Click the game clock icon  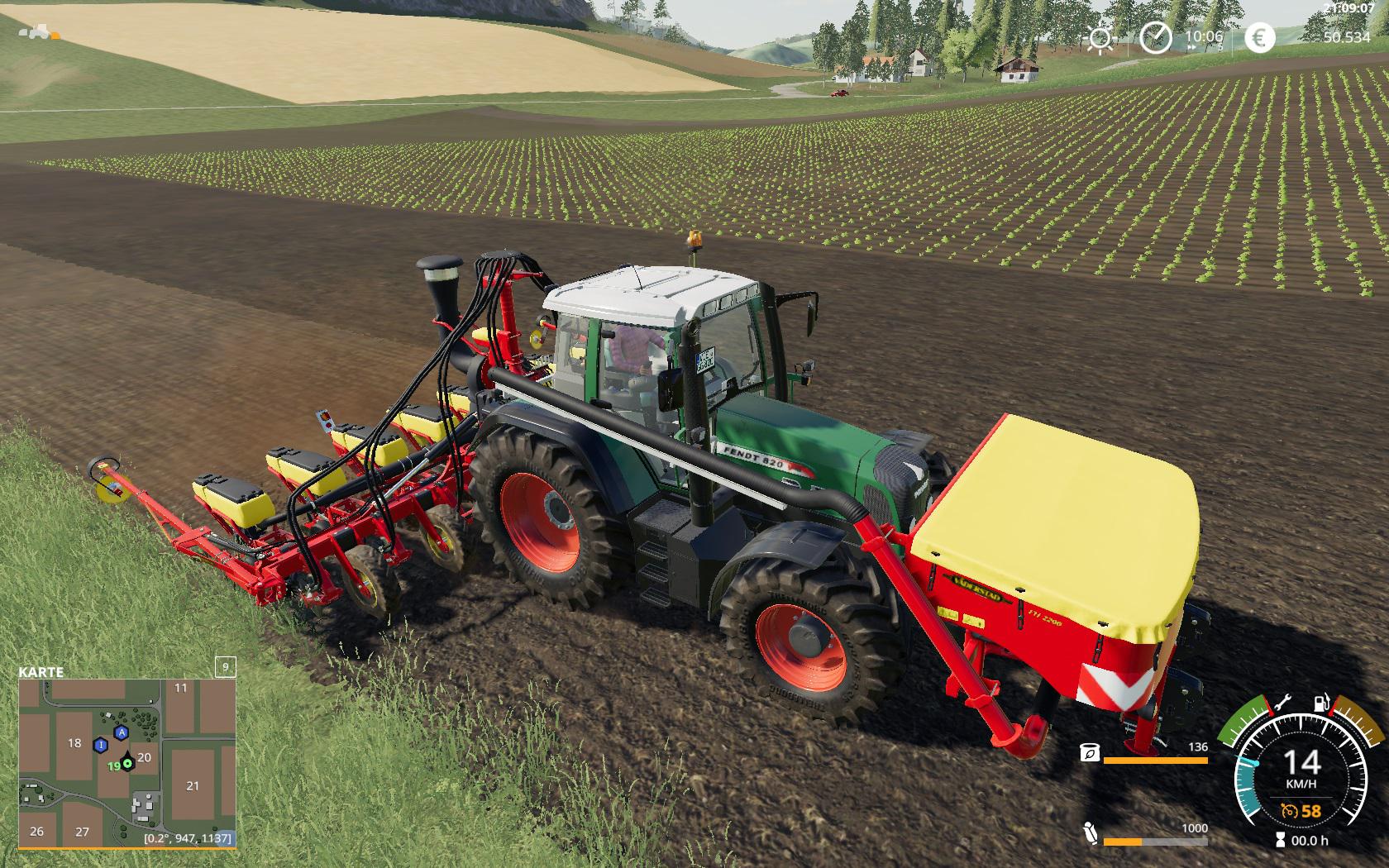1155,37
